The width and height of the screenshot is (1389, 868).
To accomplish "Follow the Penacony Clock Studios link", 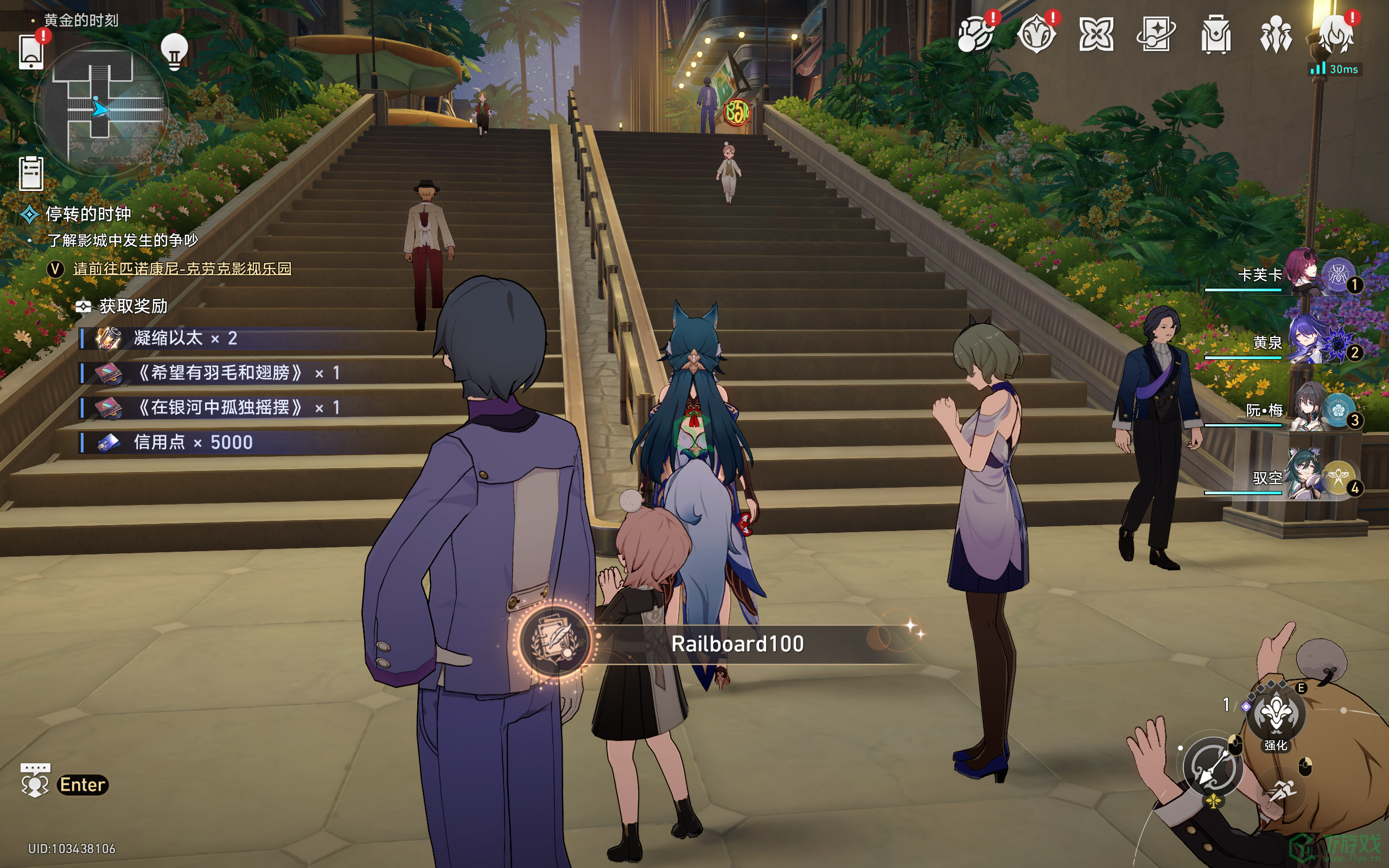I will 182,269.
